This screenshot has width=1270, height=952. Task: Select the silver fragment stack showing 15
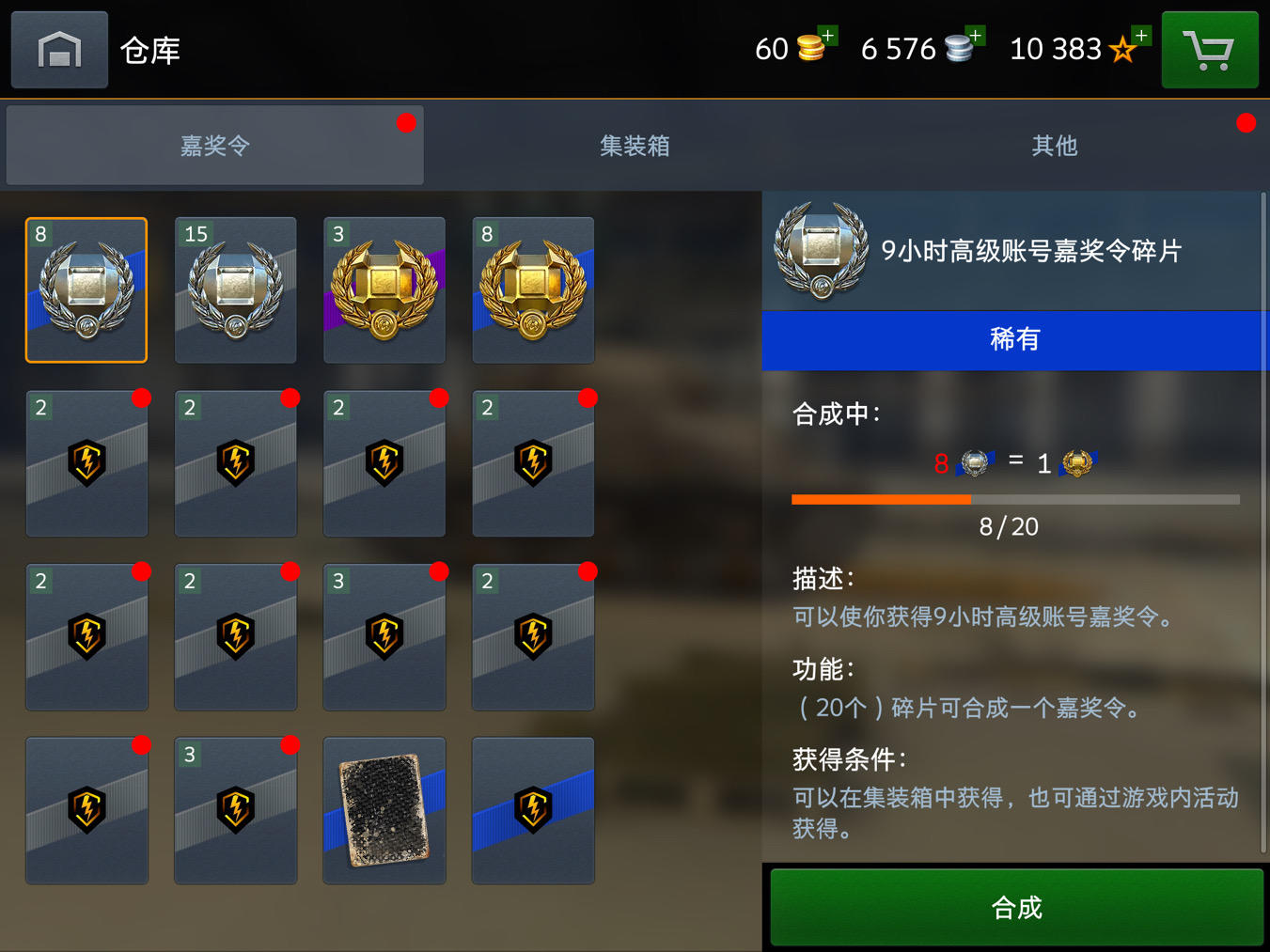[x=235, y=290]
